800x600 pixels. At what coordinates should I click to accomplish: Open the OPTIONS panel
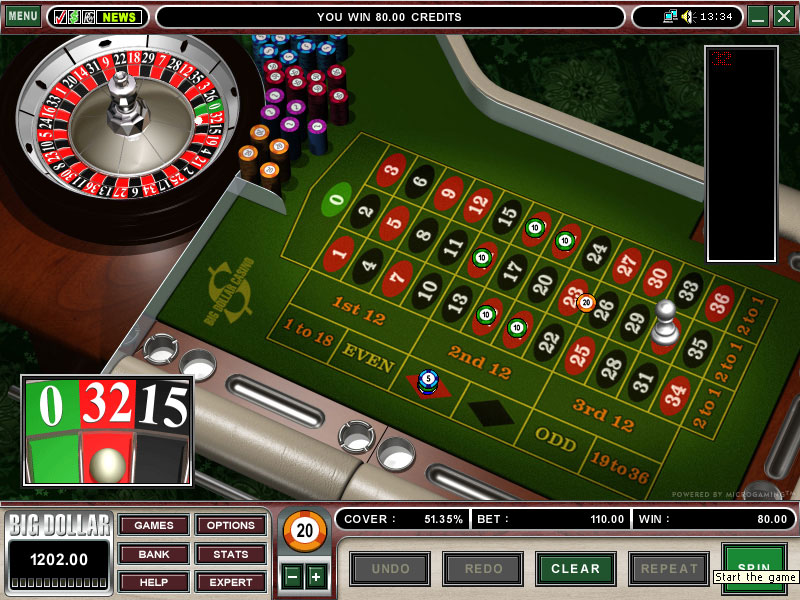[x=231, y=526]
